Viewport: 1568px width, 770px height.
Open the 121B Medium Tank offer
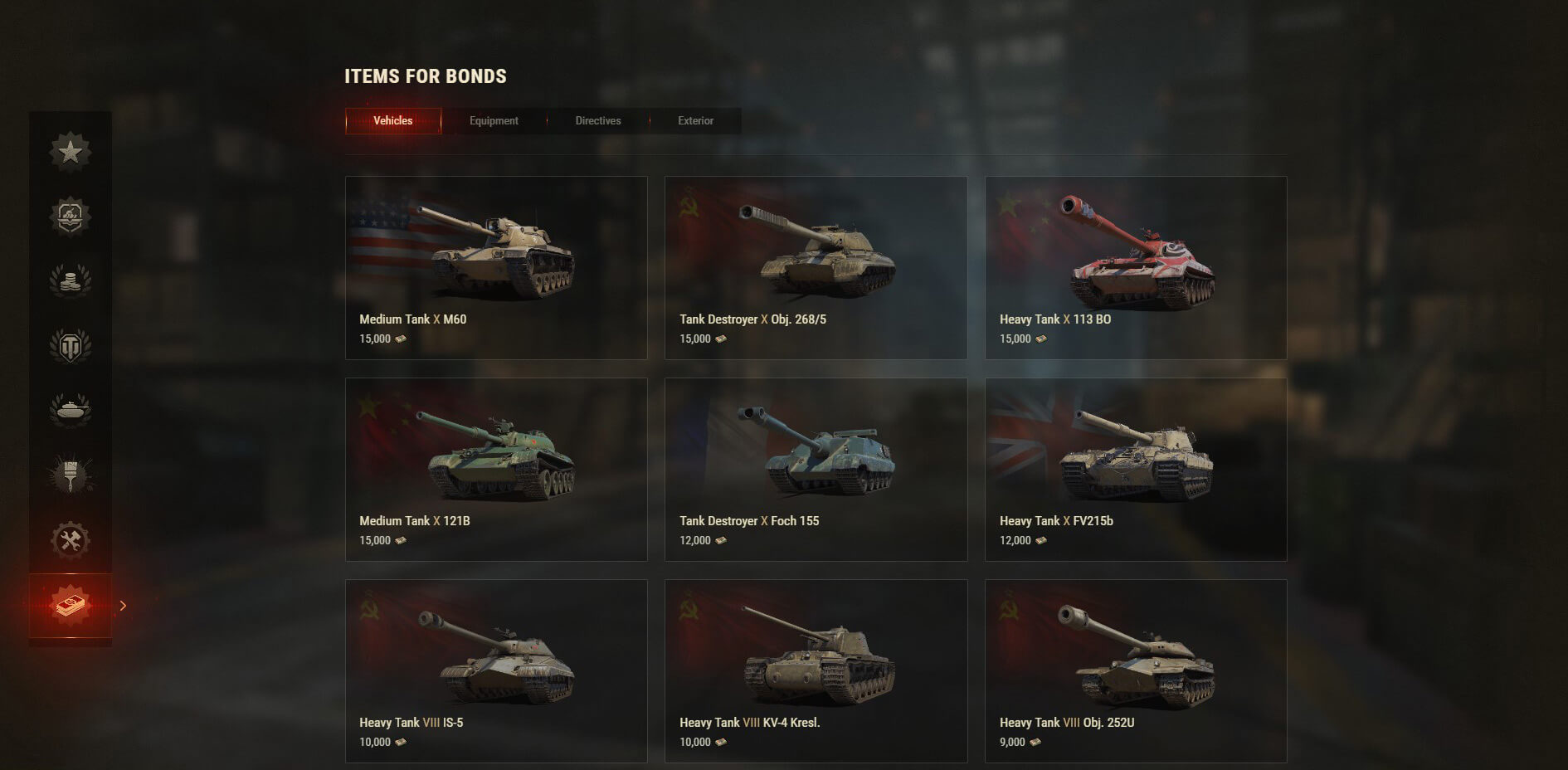[496, 469]
